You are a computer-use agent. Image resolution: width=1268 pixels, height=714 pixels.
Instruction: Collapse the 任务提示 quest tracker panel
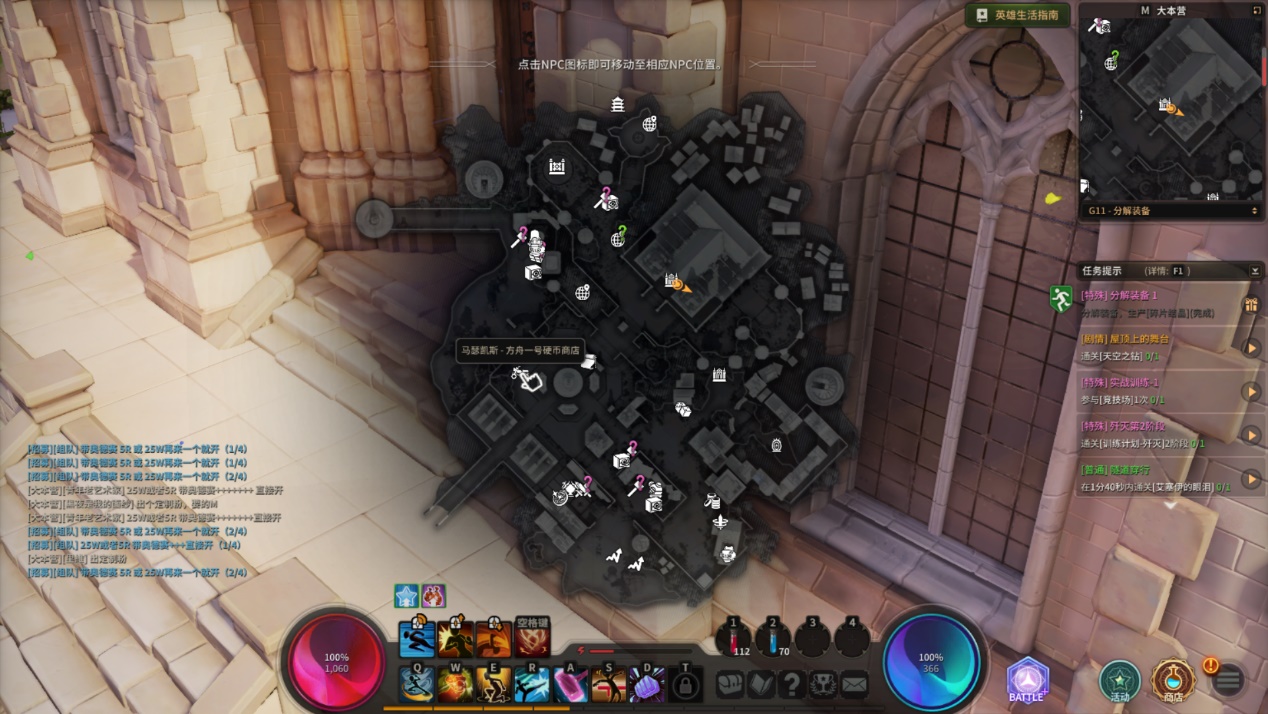pos(1255,271)
